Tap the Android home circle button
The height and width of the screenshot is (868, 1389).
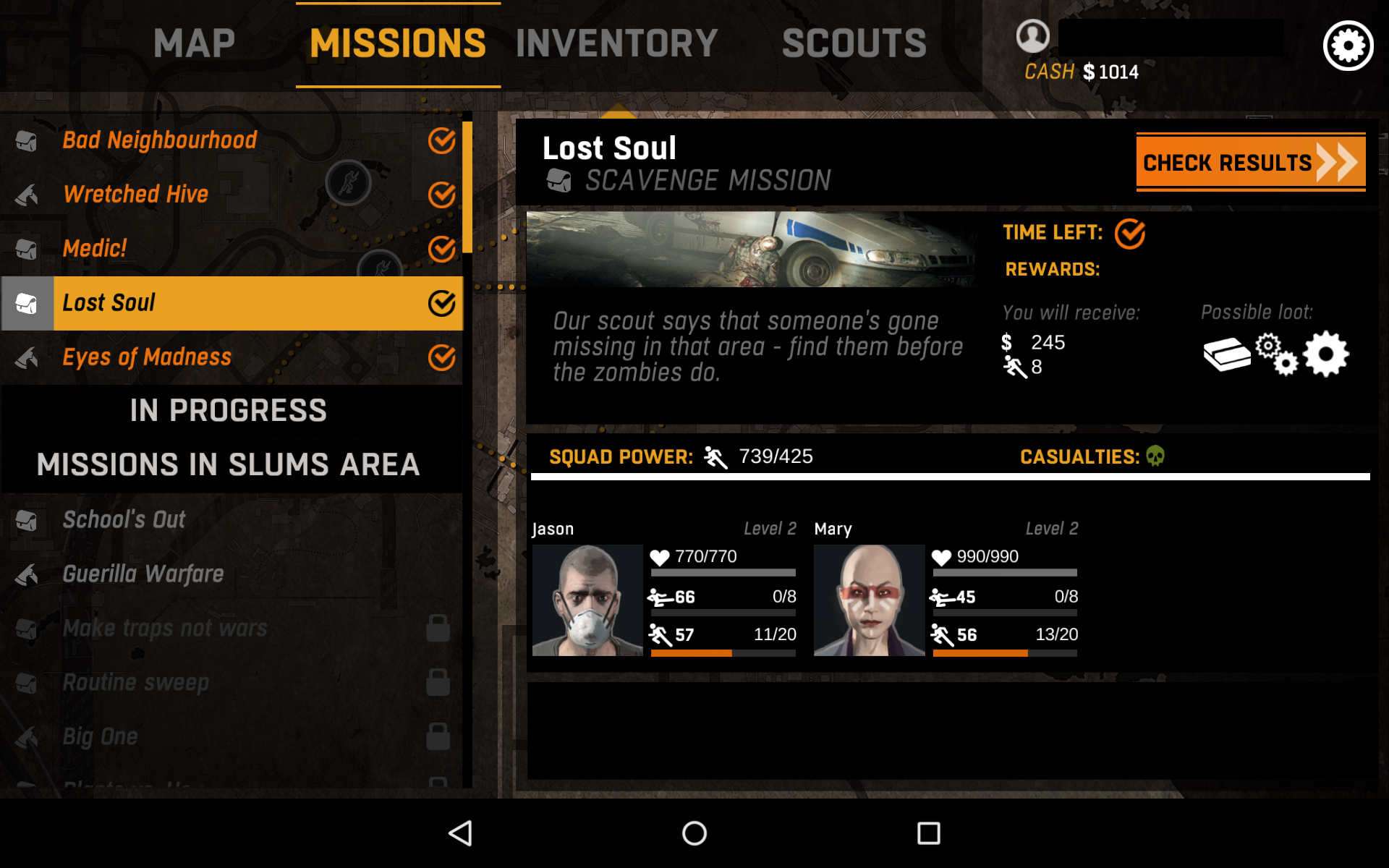(x=694, y=833)
